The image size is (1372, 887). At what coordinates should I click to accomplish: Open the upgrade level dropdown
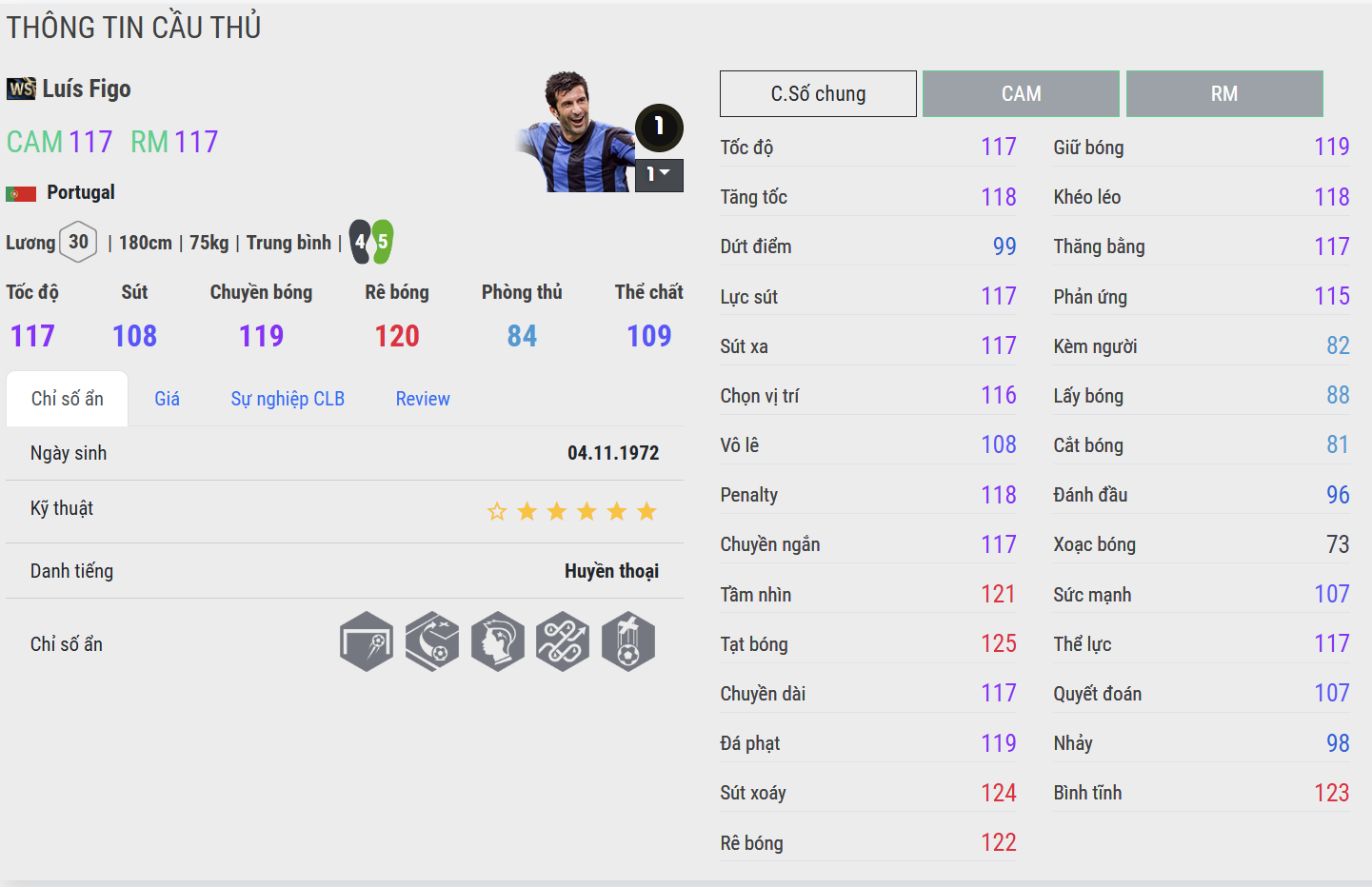pyautogui.click(x=659, y=175)
